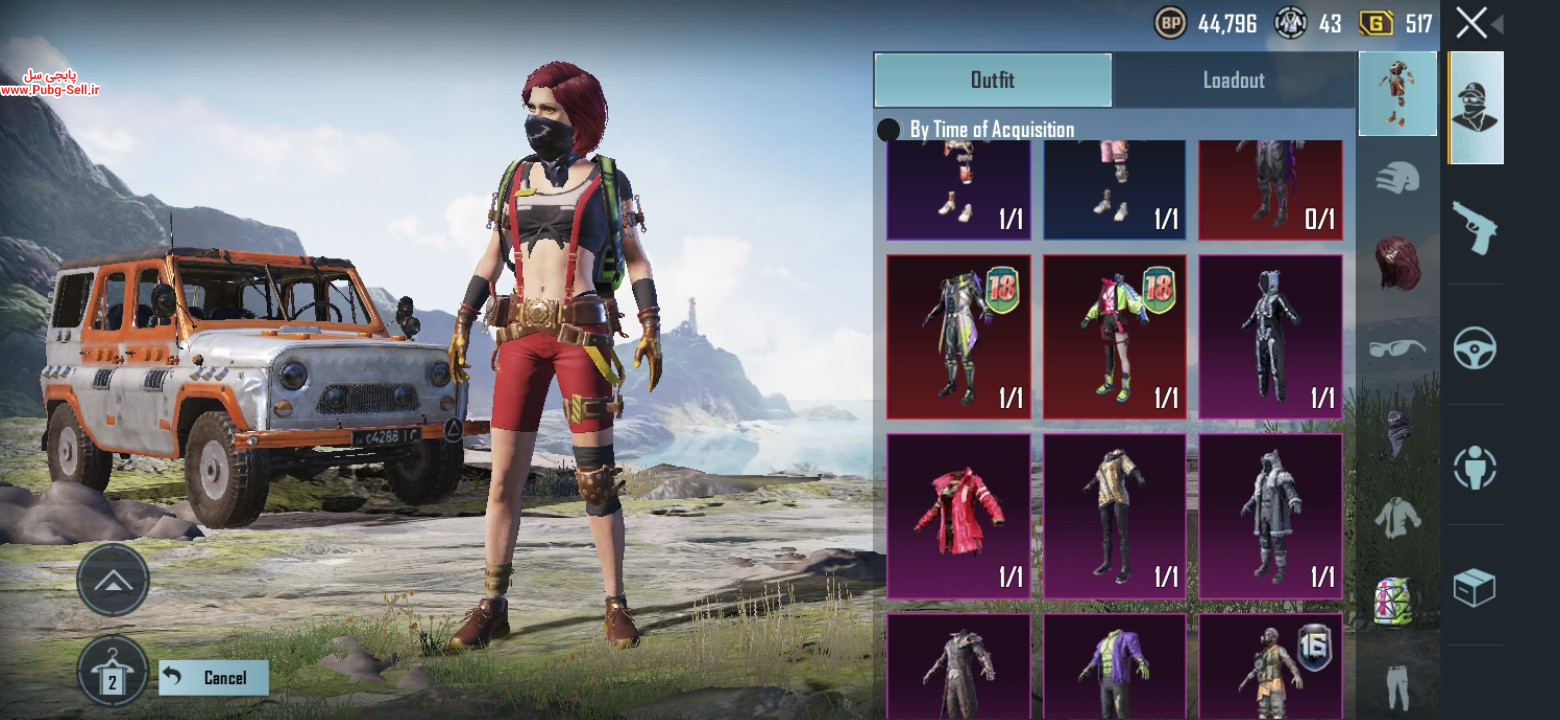Close the inventory with the X button
1560x720 pixels.
point(1471,22)
